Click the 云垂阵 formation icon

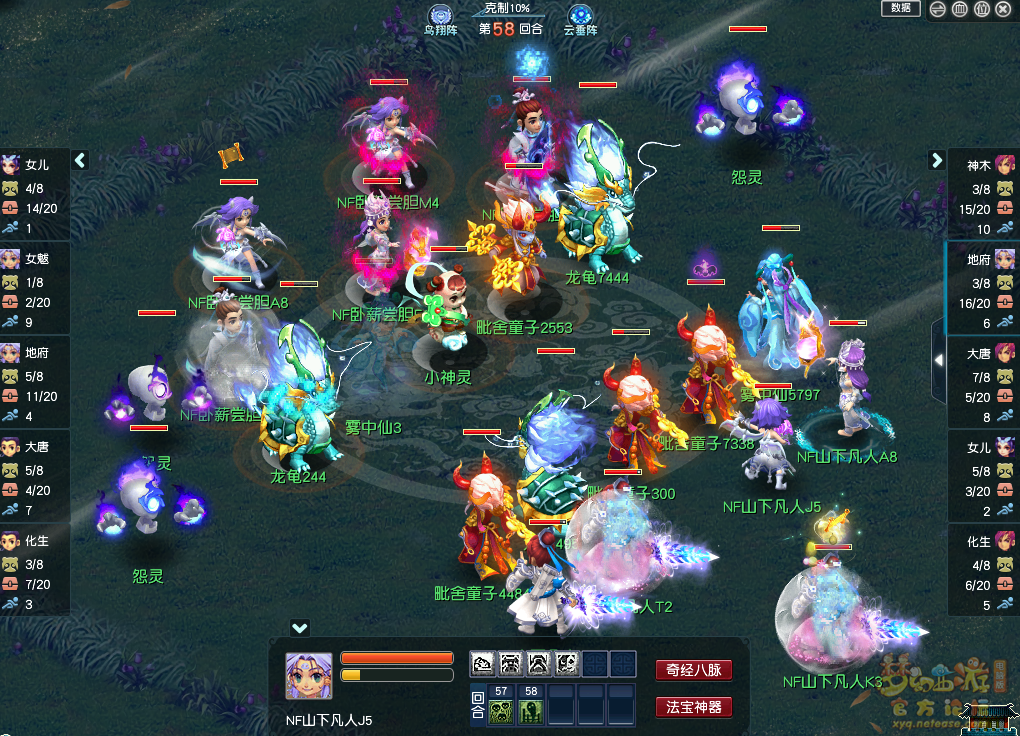[x=580, y=16]
